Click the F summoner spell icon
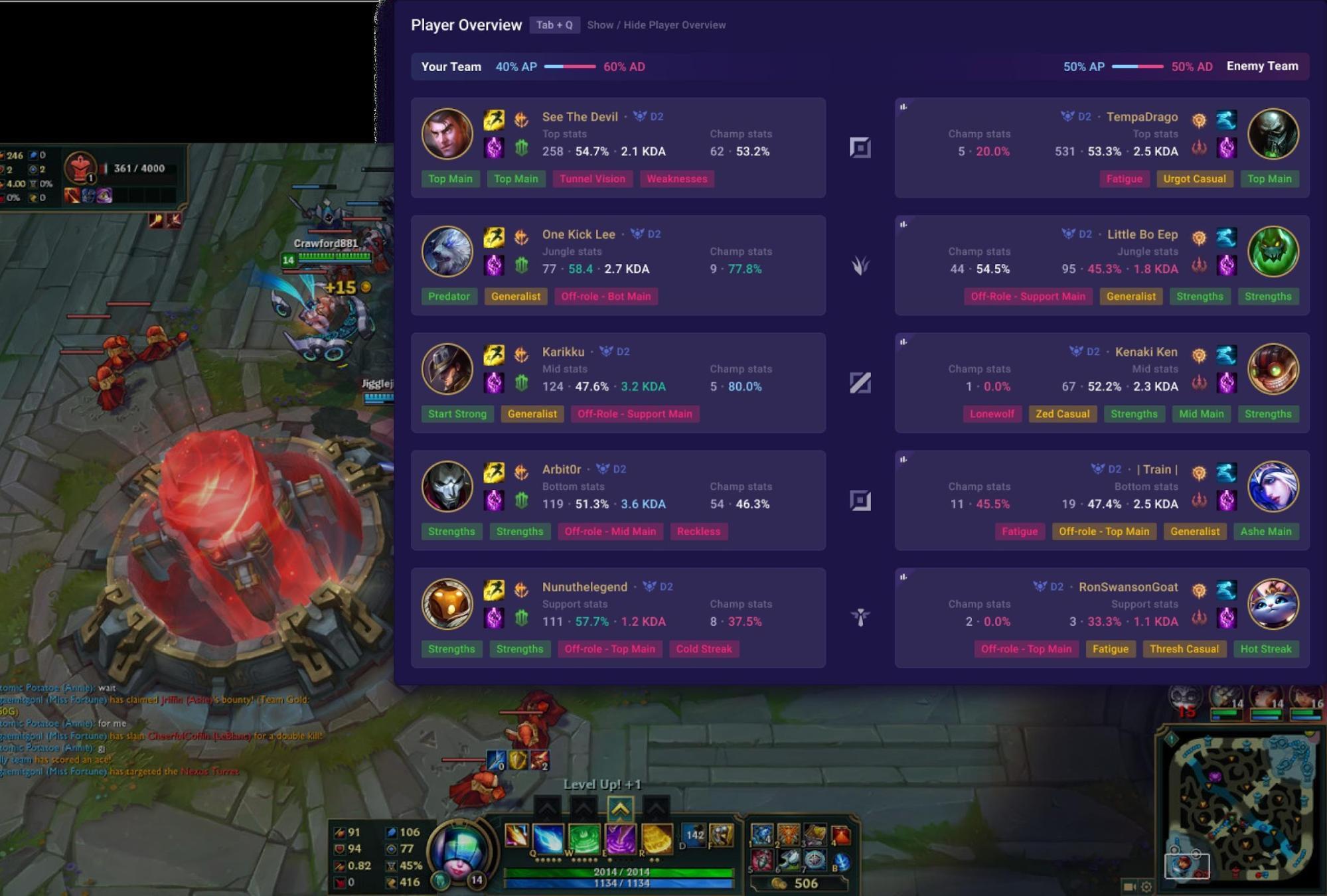The width and height of the screenshot is (1327, 896). pos(722,835)
